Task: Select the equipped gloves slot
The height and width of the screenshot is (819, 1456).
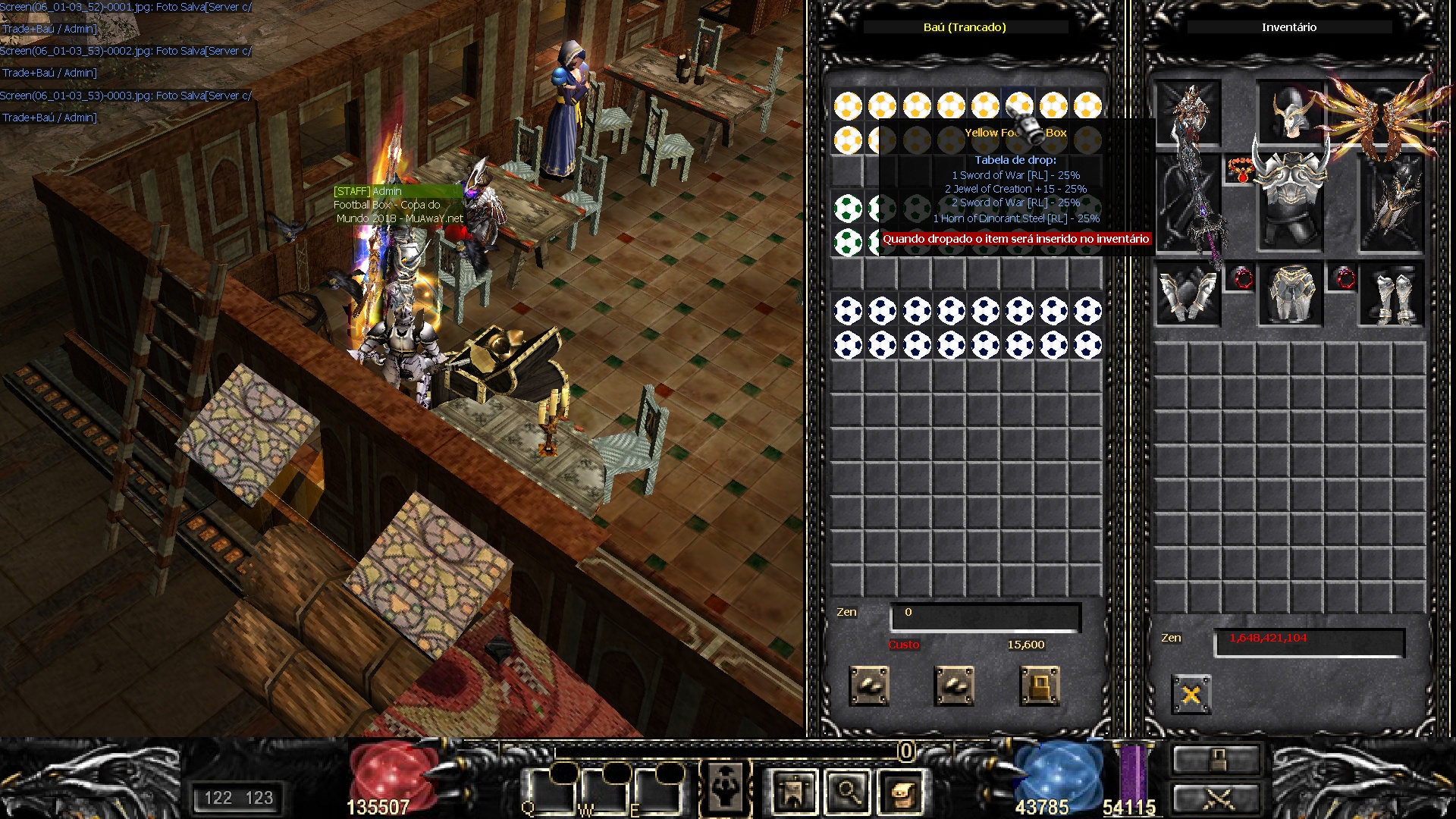Action: [x=1188, y=294]
